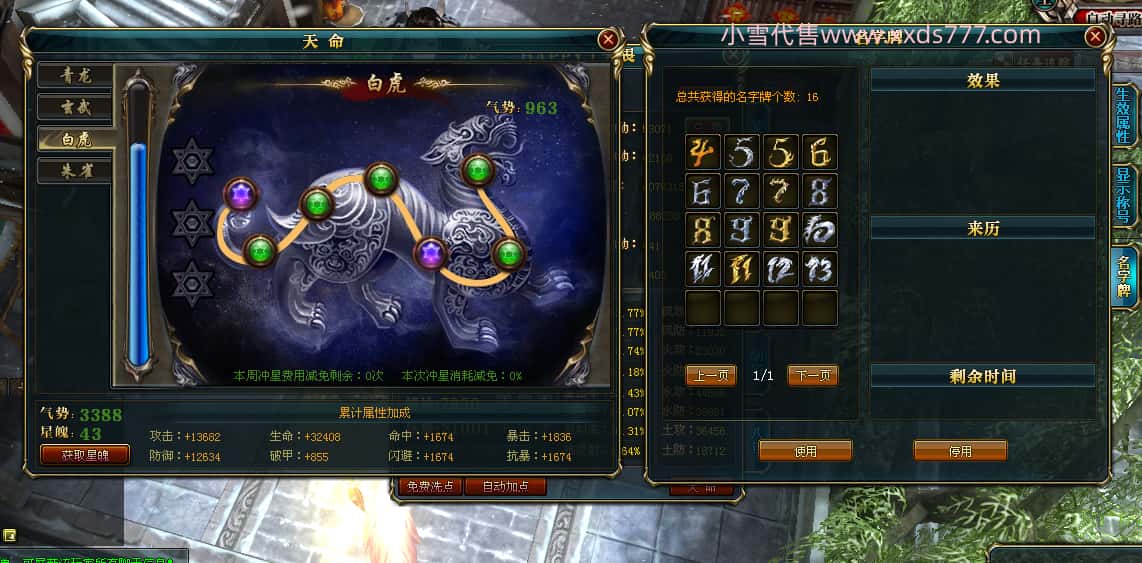Choose the silver number 12 nameplate

point(780,269)
